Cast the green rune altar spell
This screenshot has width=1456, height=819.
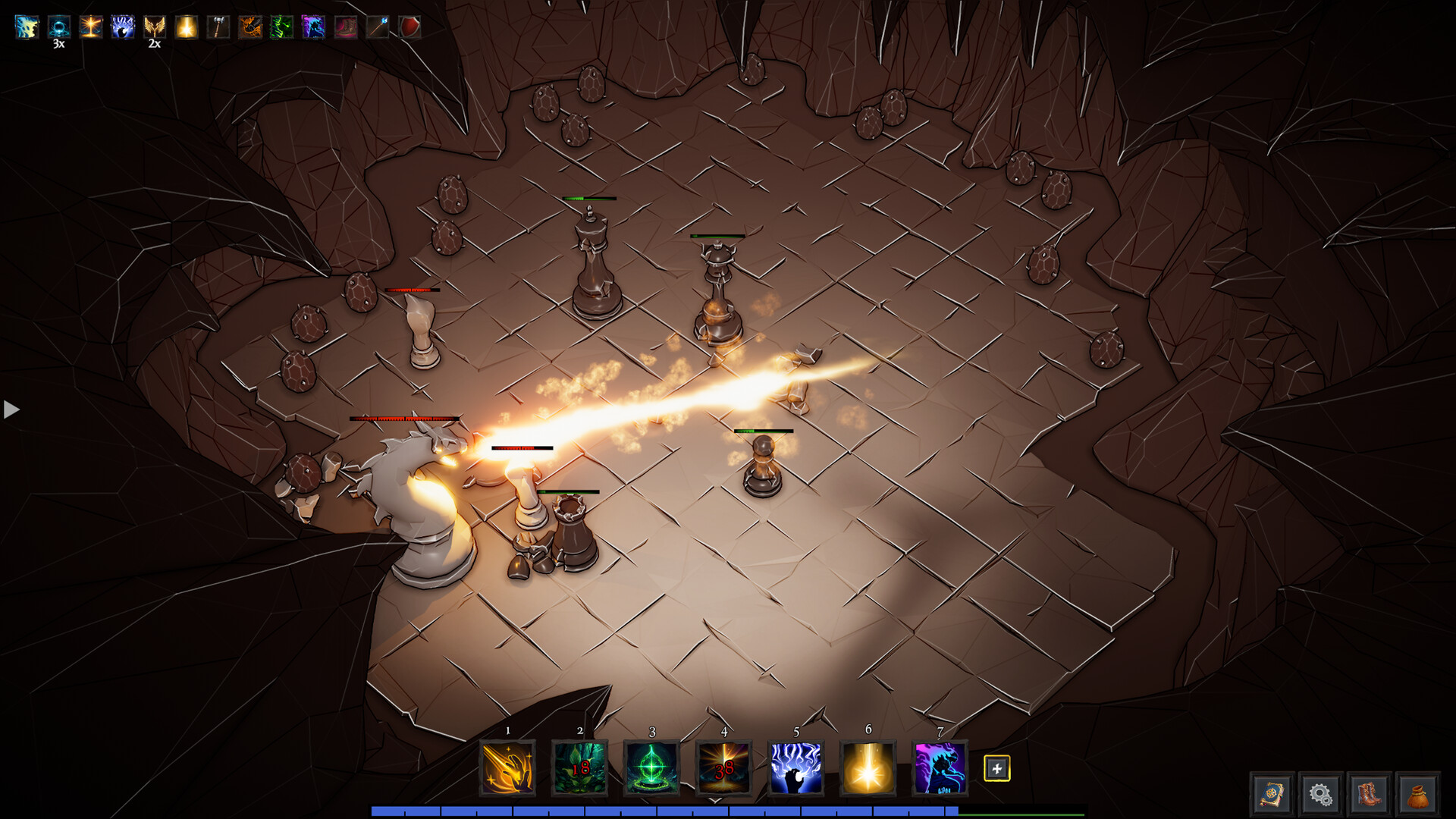click(x=651, y=767)
